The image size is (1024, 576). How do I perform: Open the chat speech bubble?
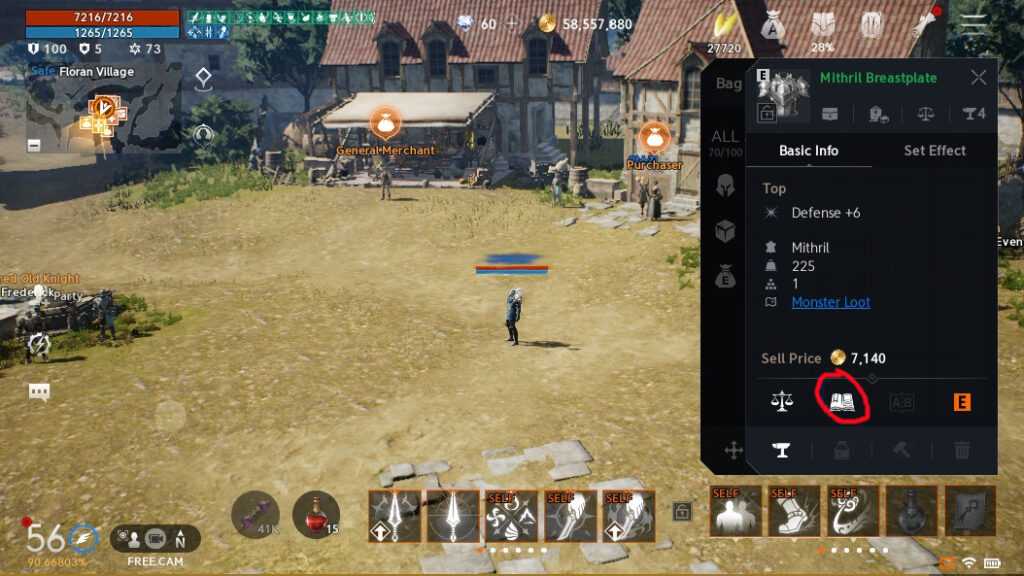(x=39, y=392)
